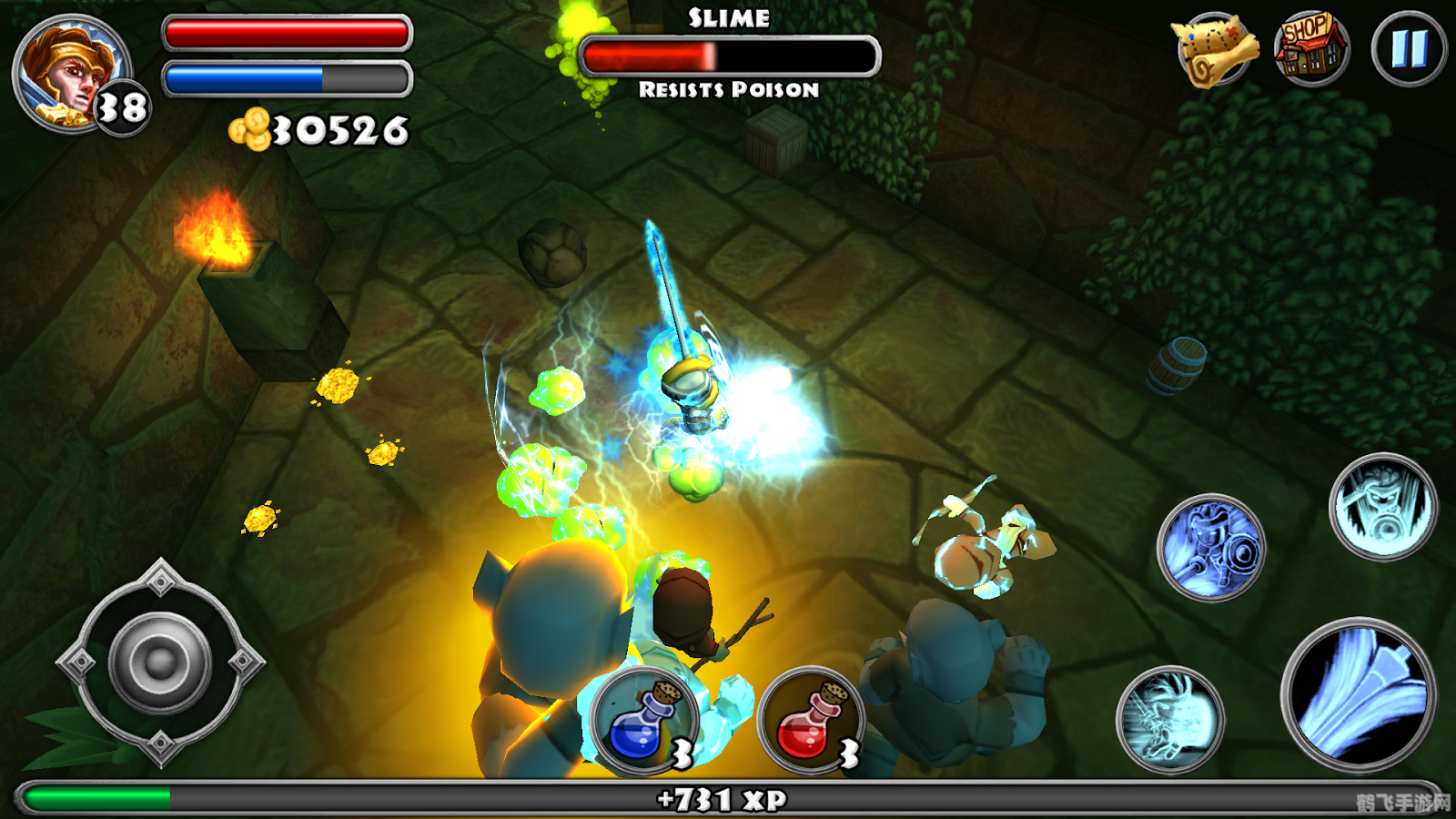The image size is (1456, 819).
Task: Pause the game
Action: pos(1409,49)
